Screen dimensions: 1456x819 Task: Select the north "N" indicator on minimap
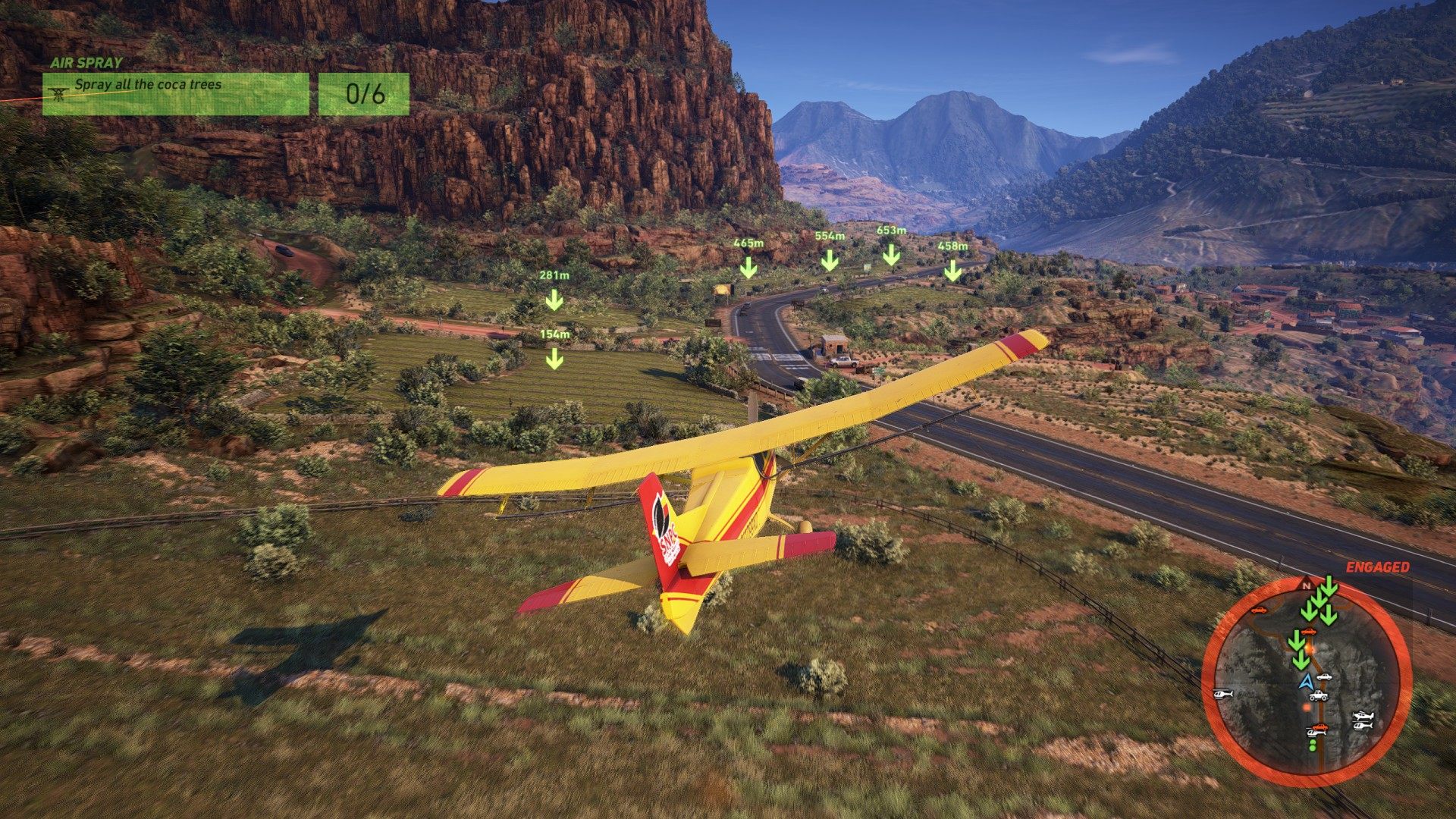(x=1306, y=586)
